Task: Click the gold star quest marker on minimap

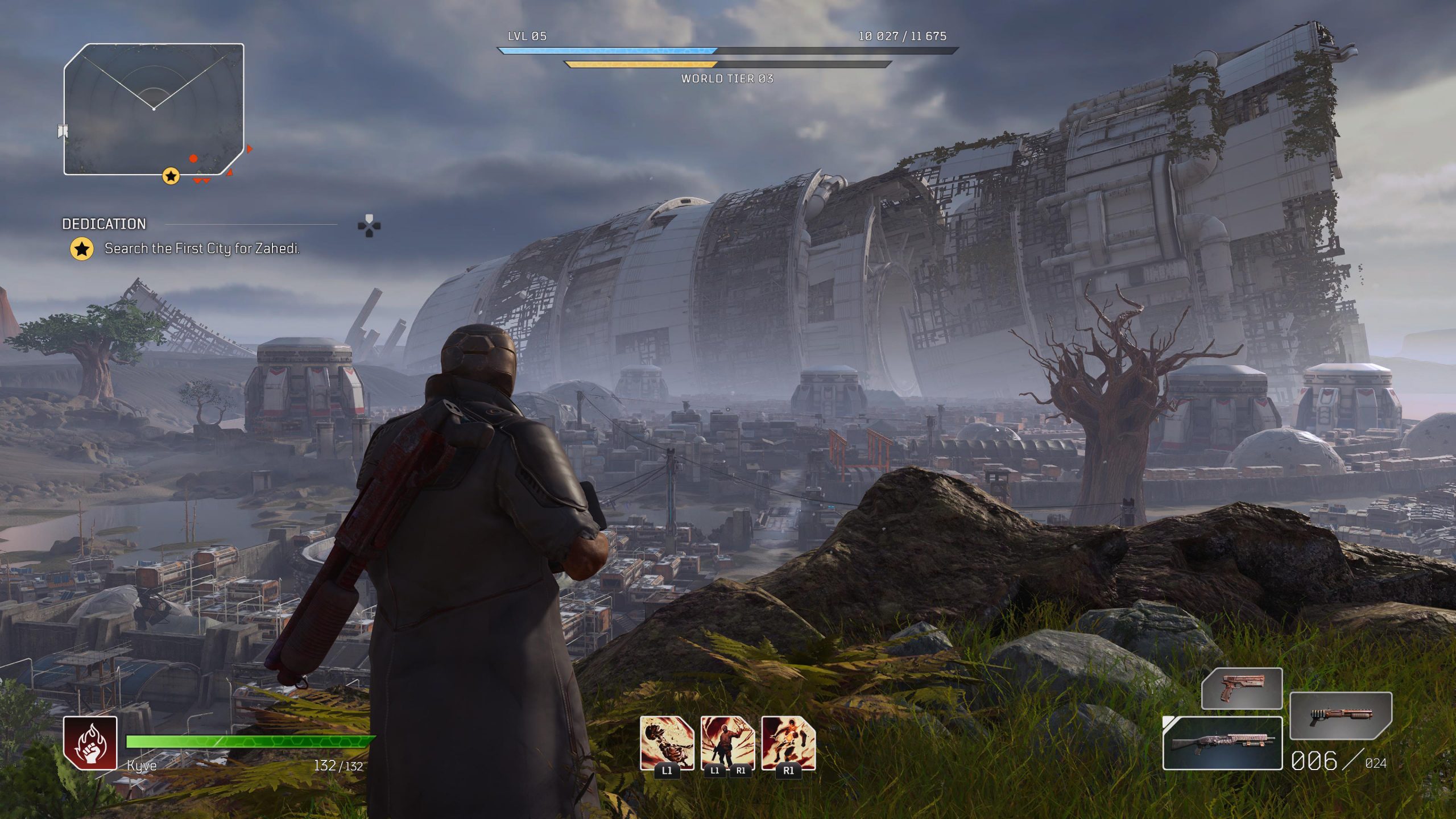Action: (x=171, y=176)
